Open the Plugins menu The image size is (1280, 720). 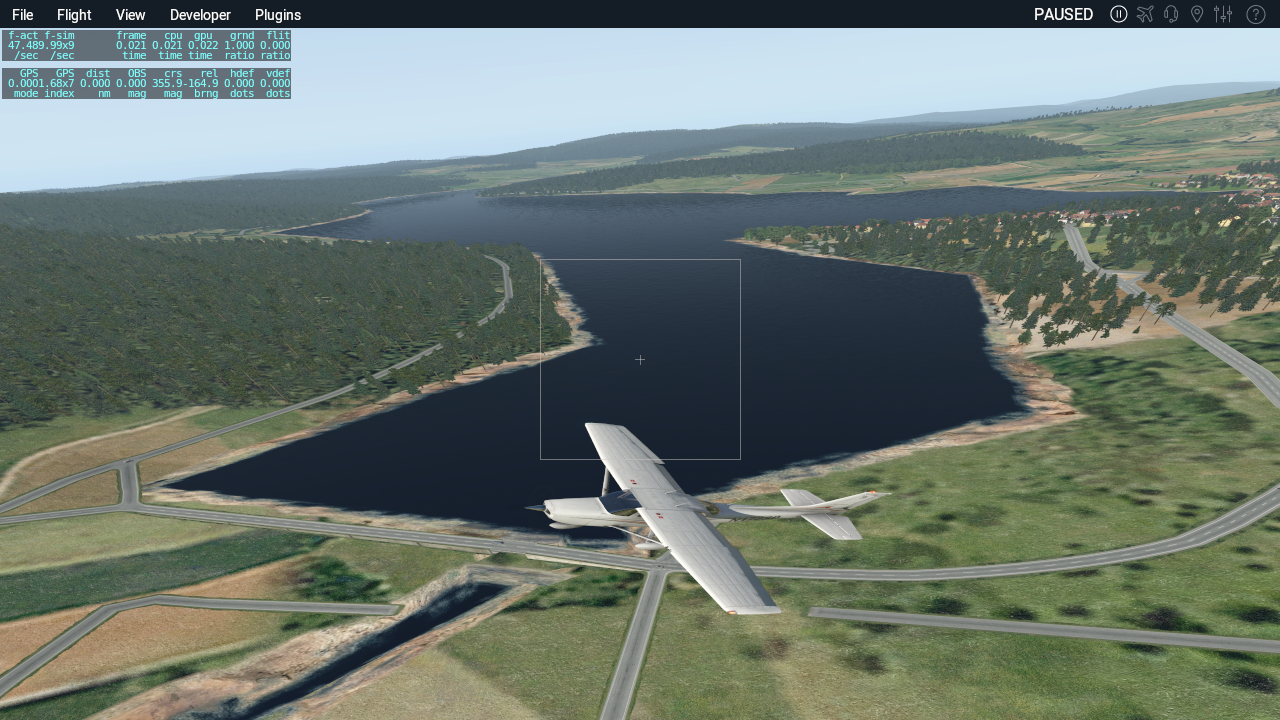click(278, 15)
